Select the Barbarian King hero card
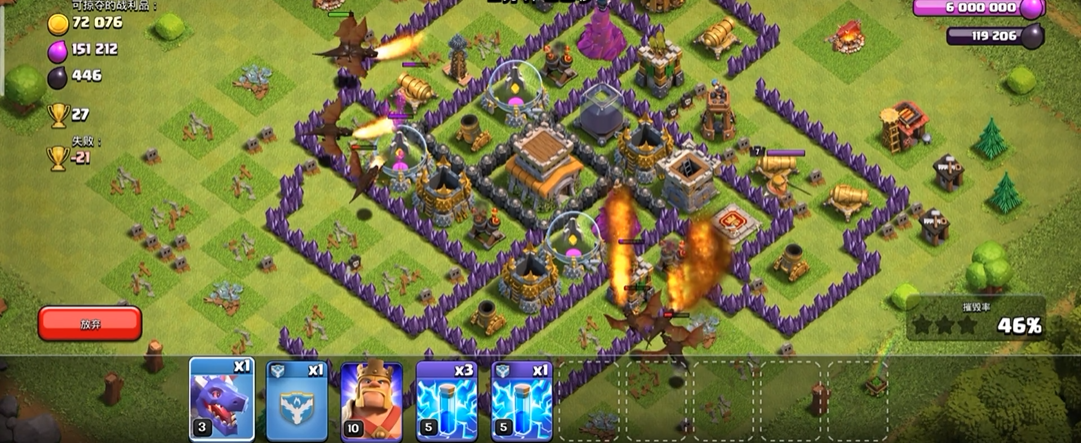 pyautogui.click(x=371, y=399)
